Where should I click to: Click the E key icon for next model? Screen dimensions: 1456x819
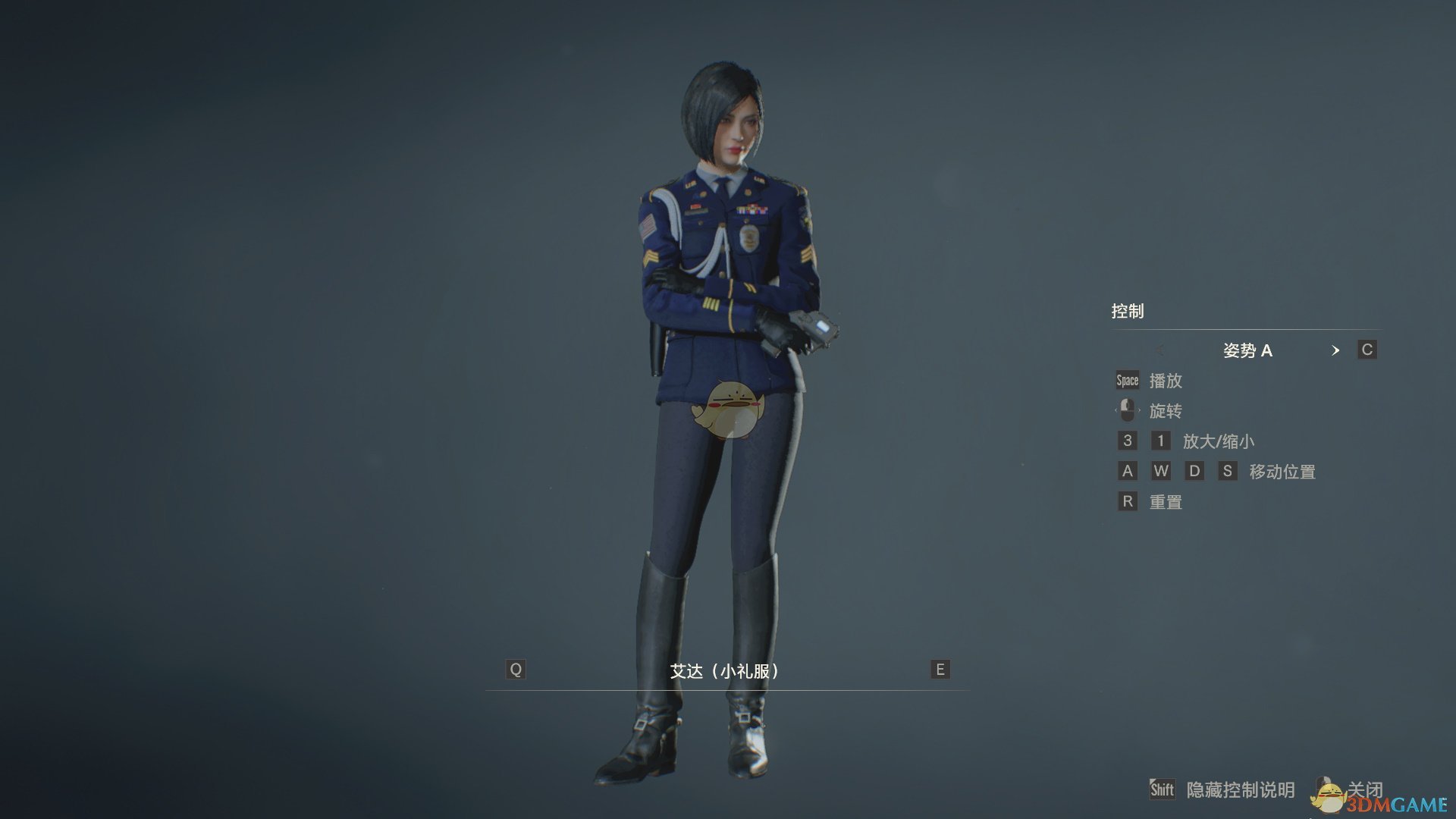pyautogui.click(x=939, y=670)
